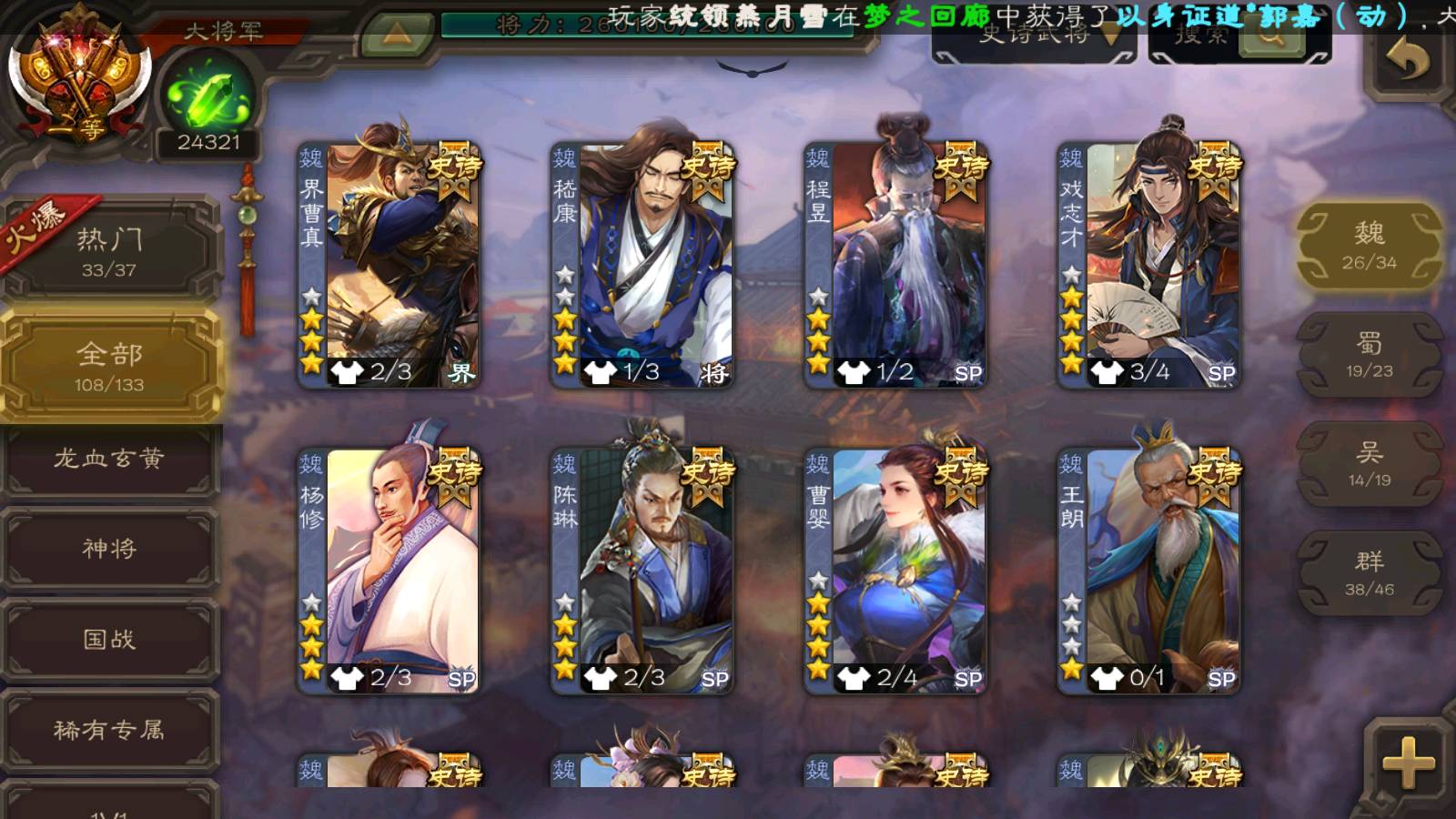Open the 龙血玄黄 category
1456x819 pixels.
[x=109, y=459]
